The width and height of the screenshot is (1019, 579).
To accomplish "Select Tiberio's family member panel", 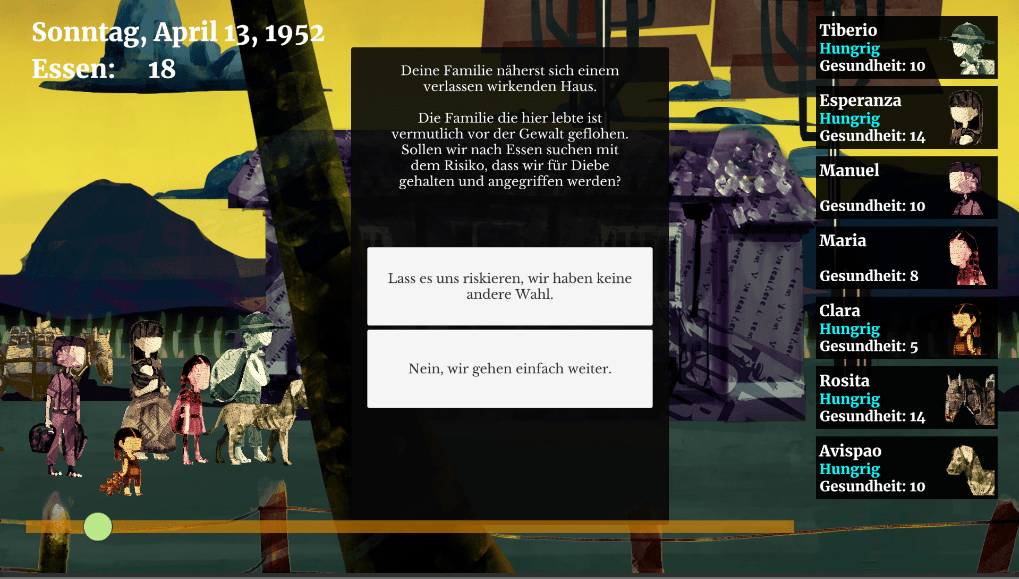I will click(x=906, y=48).
